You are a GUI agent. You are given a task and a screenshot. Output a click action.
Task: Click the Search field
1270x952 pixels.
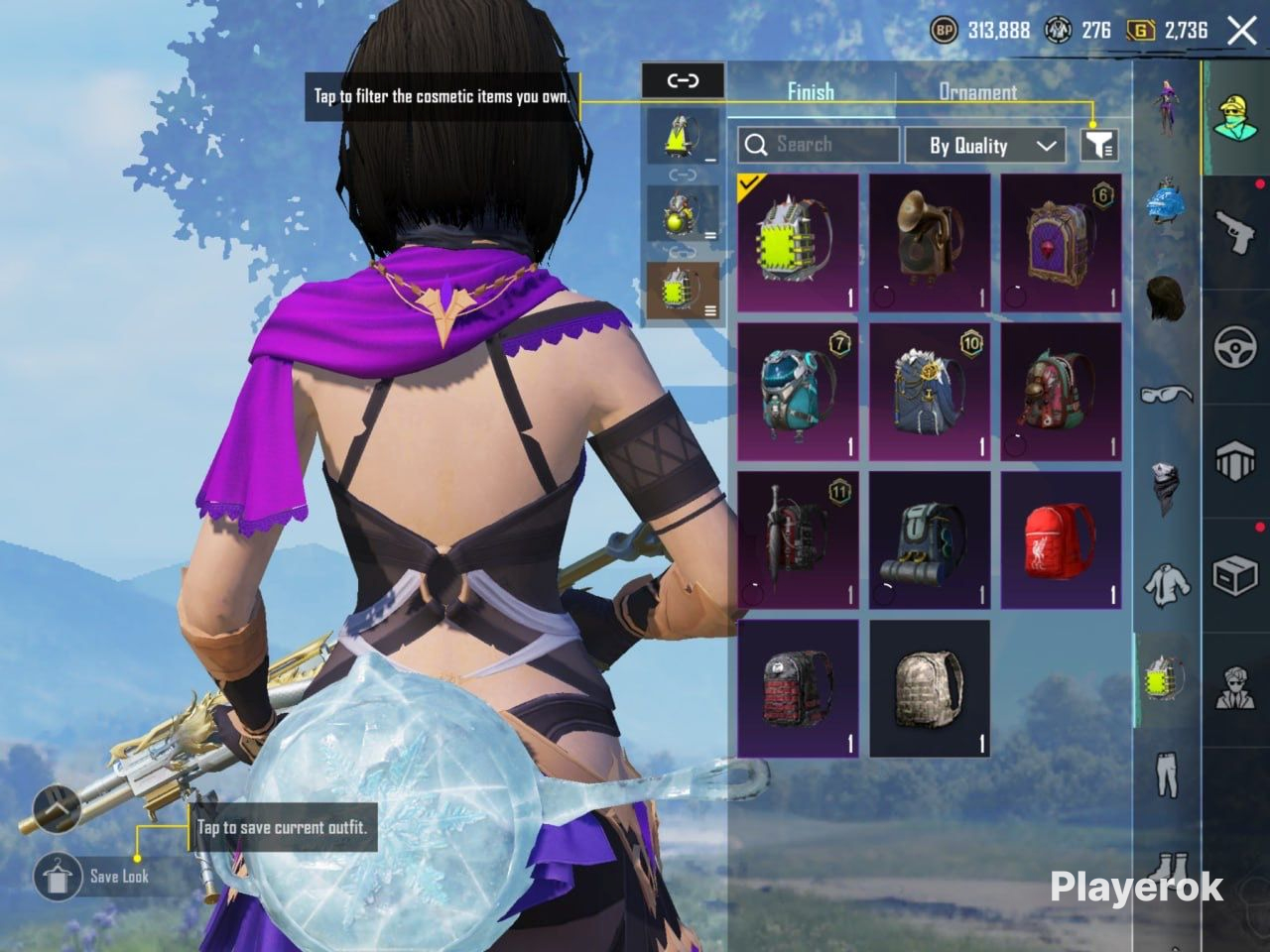click(x=819, y=145)
